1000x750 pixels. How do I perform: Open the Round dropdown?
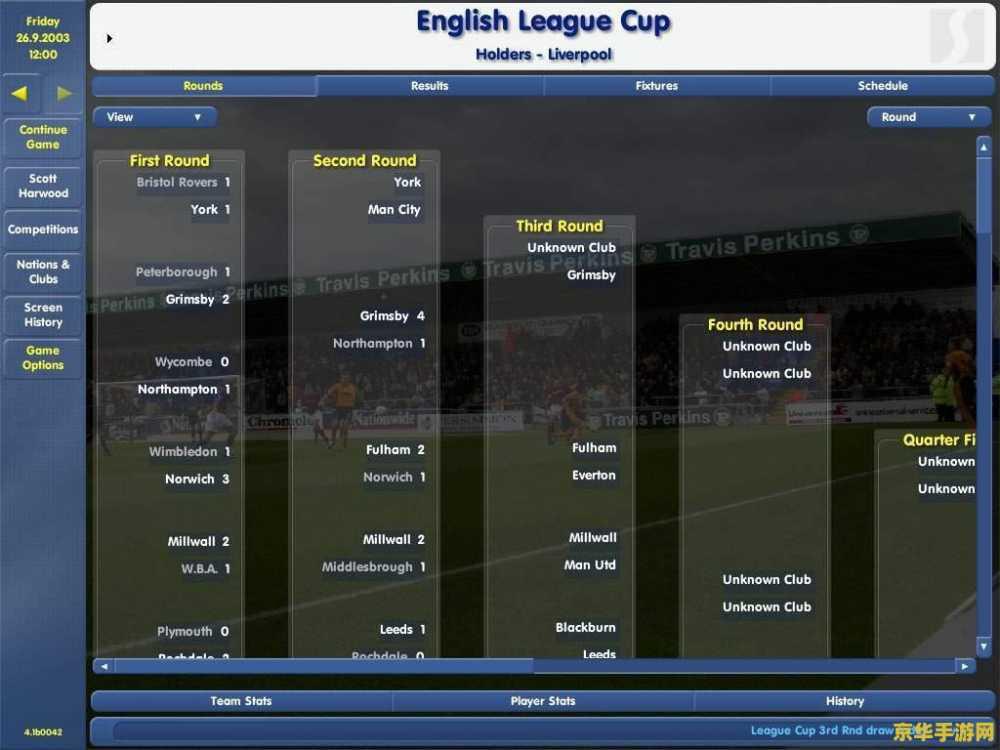928,117
